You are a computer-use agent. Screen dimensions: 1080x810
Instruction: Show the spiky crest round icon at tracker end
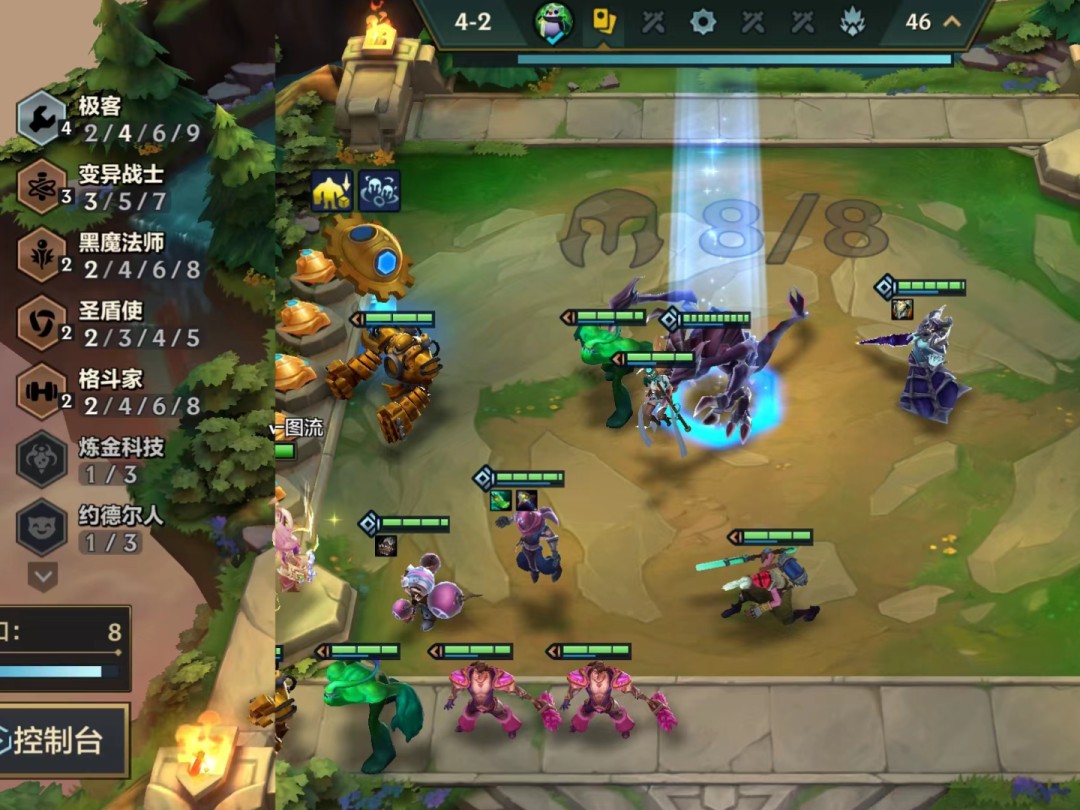click(852, 21)
